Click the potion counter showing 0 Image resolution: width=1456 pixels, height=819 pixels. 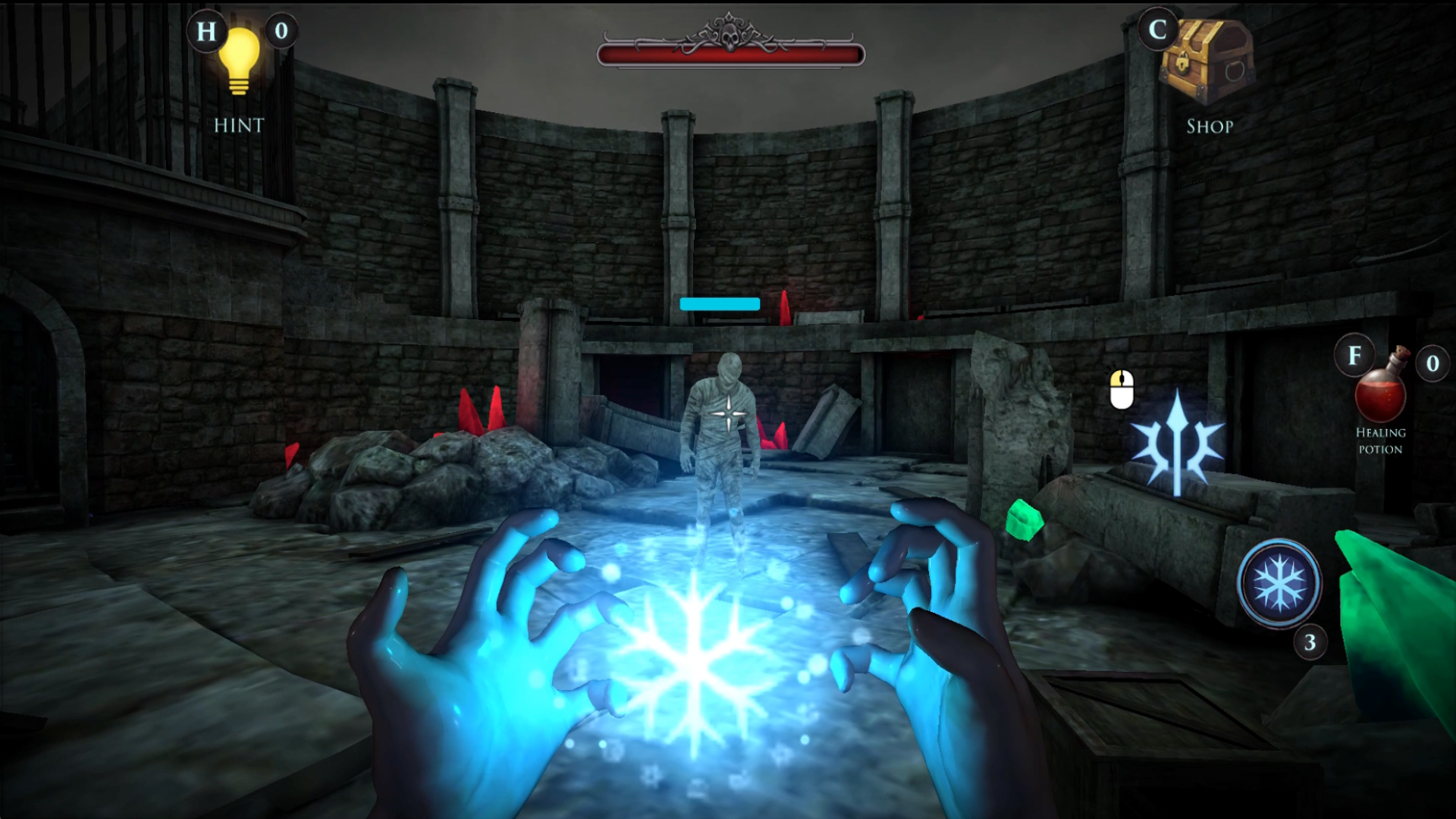point(1432,364)
